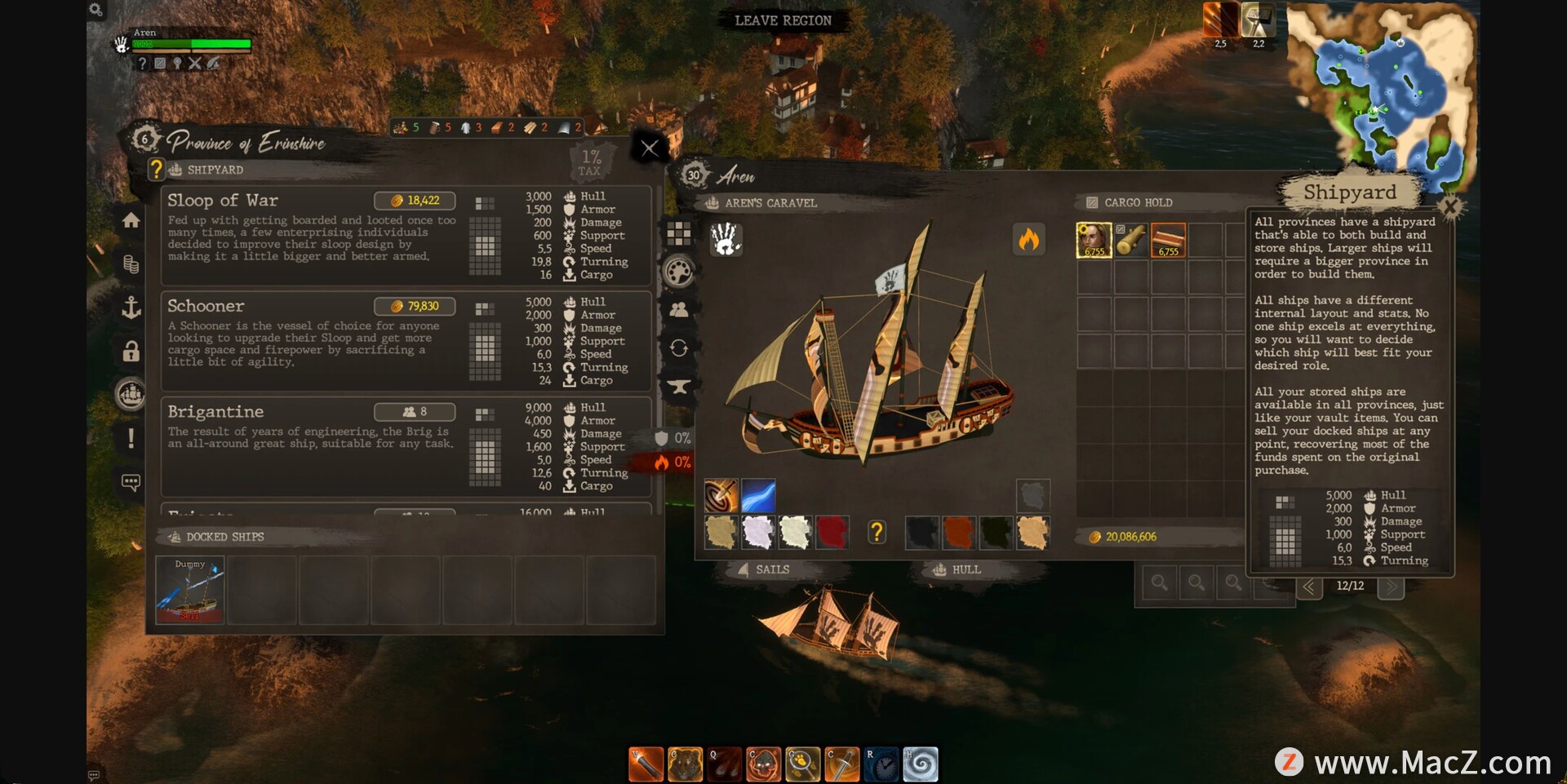Open the house side tab

click(131, 220)
